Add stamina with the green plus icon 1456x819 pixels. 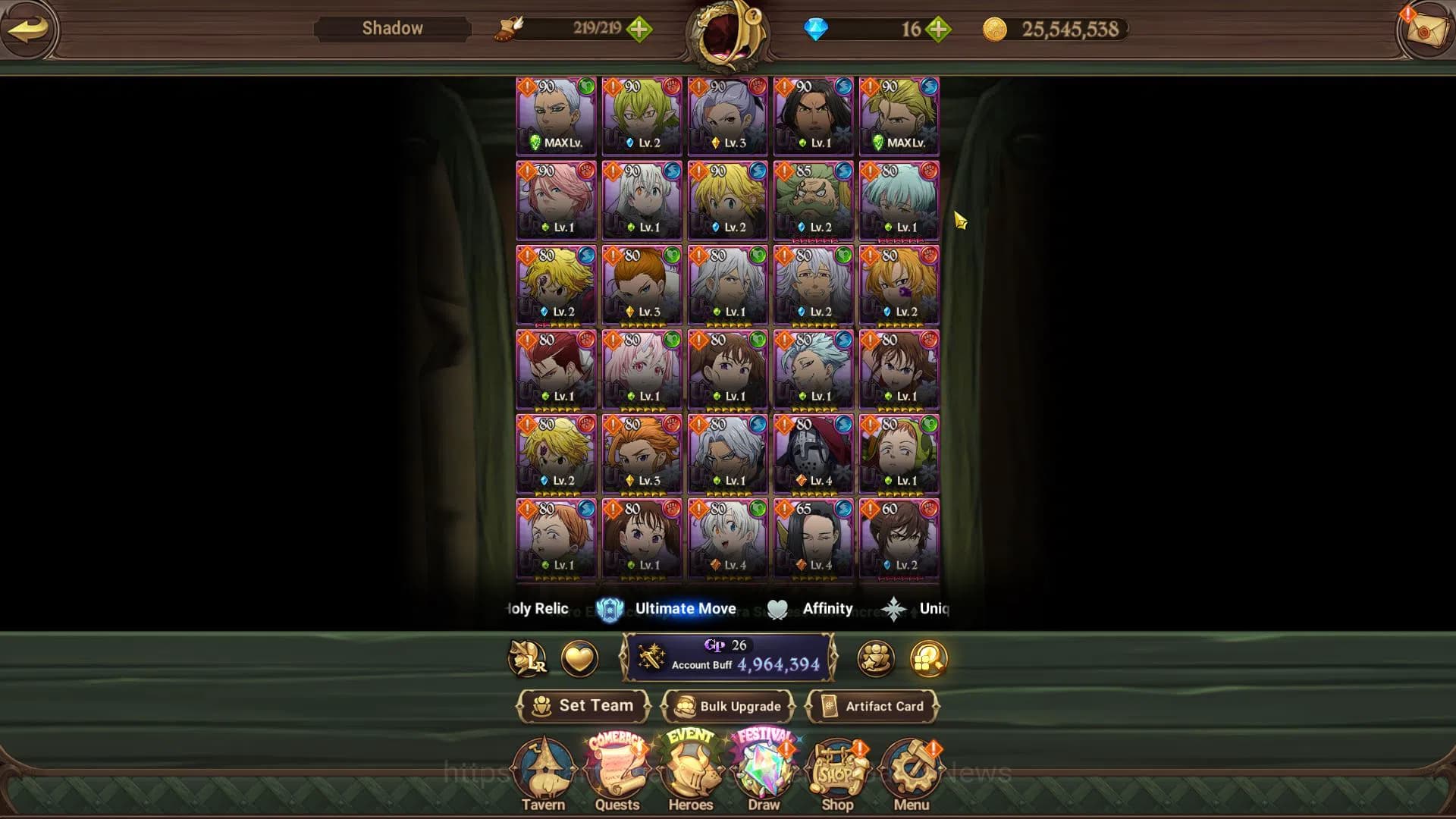pyautogui.click(x=641, y=29)
